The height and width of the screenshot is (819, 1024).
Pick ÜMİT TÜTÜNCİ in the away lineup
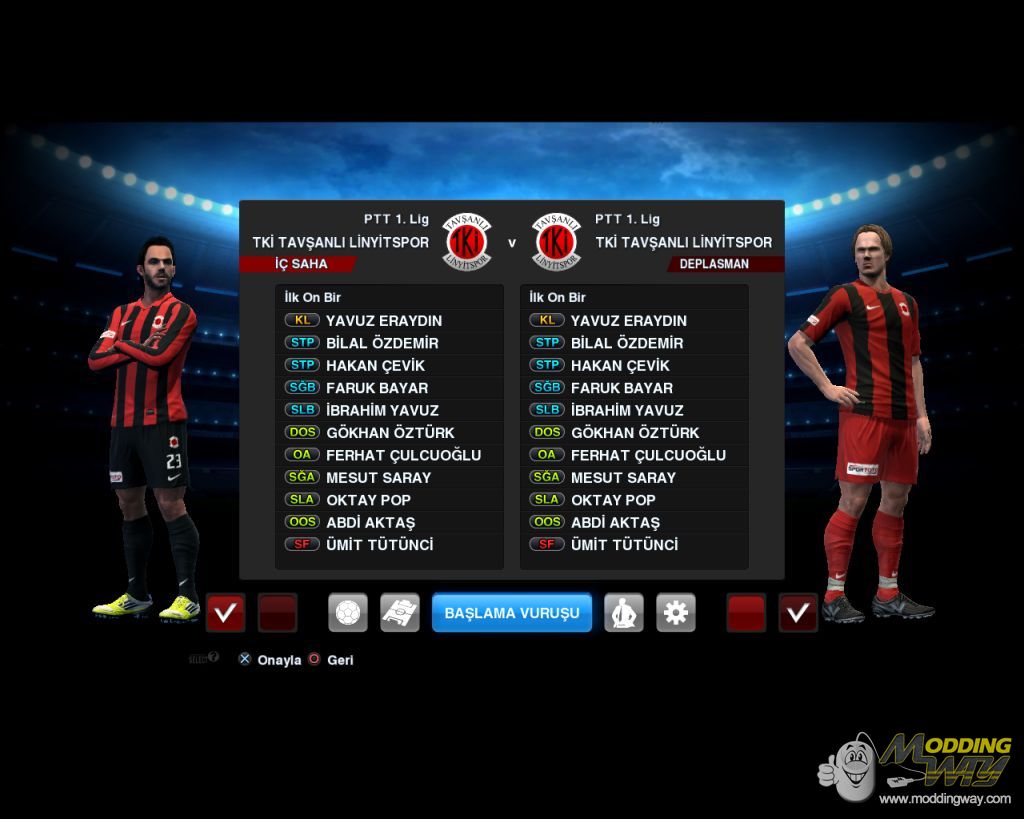pyautogui.click(x=624, y=545)
